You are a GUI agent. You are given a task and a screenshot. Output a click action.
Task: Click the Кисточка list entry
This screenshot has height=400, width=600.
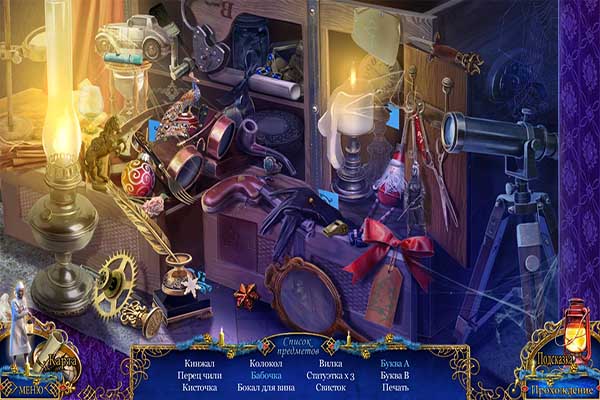click(200, 388)
